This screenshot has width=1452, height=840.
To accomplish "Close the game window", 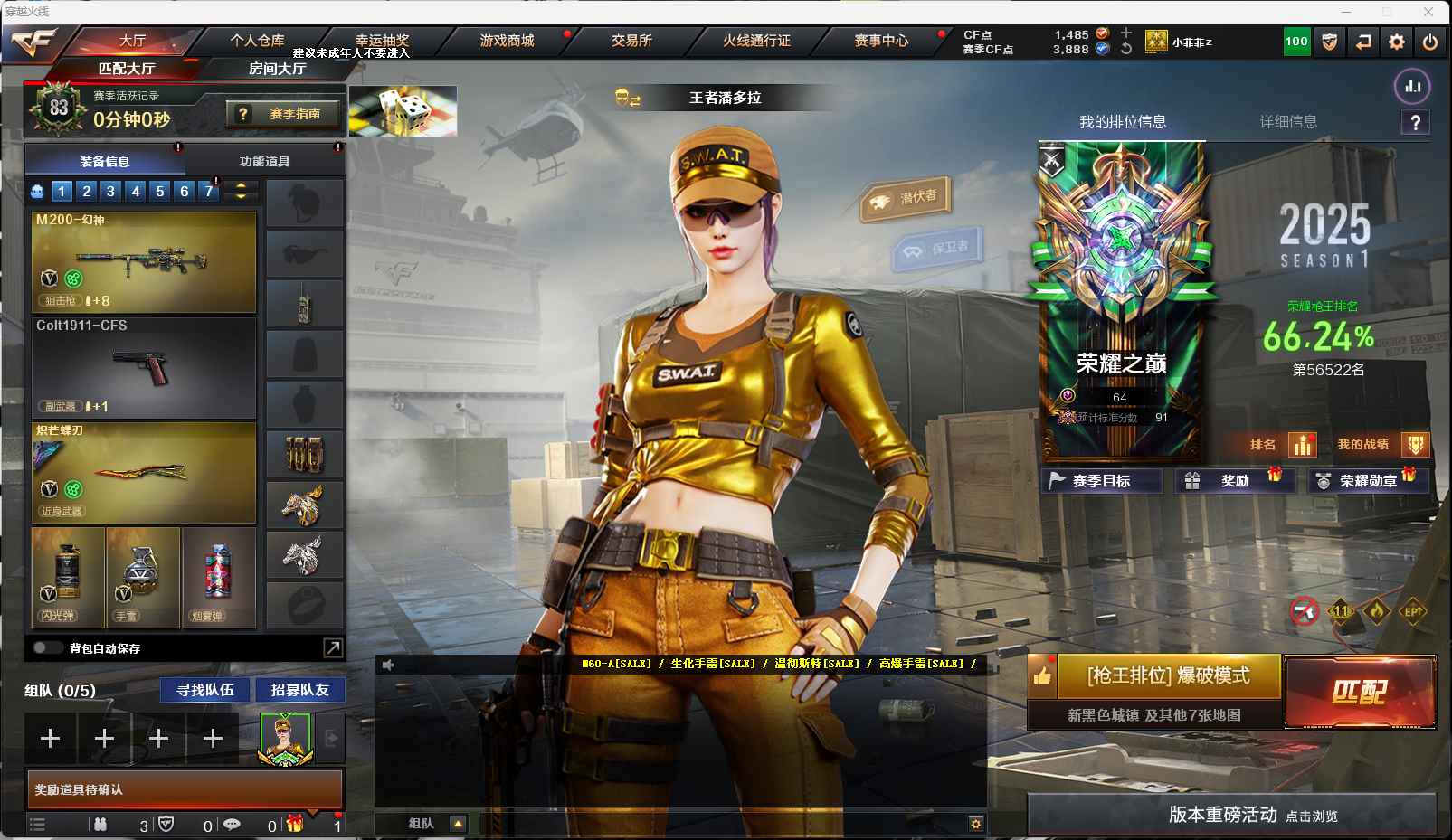I will pyautogui.click(x=1428, y=12).
